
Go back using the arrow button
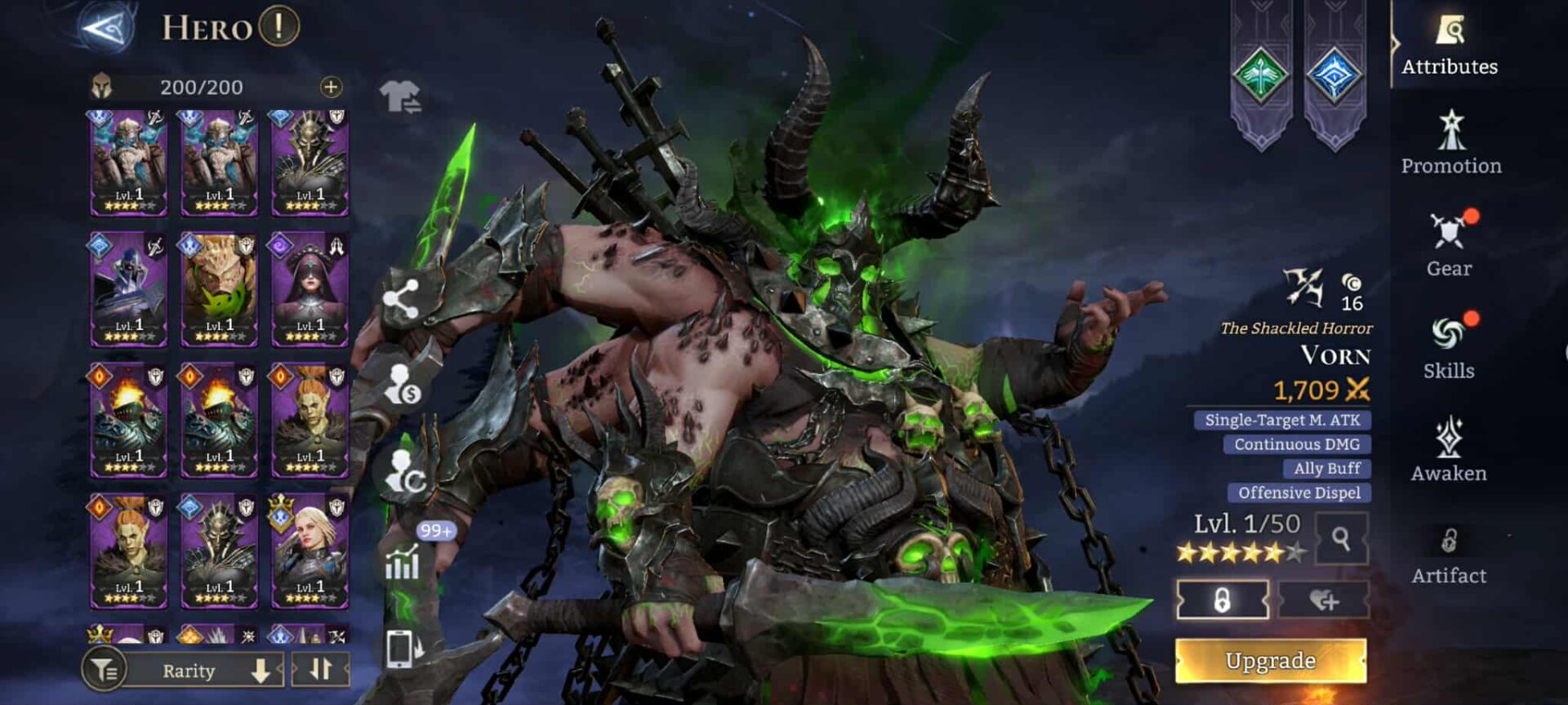point(107,28)
